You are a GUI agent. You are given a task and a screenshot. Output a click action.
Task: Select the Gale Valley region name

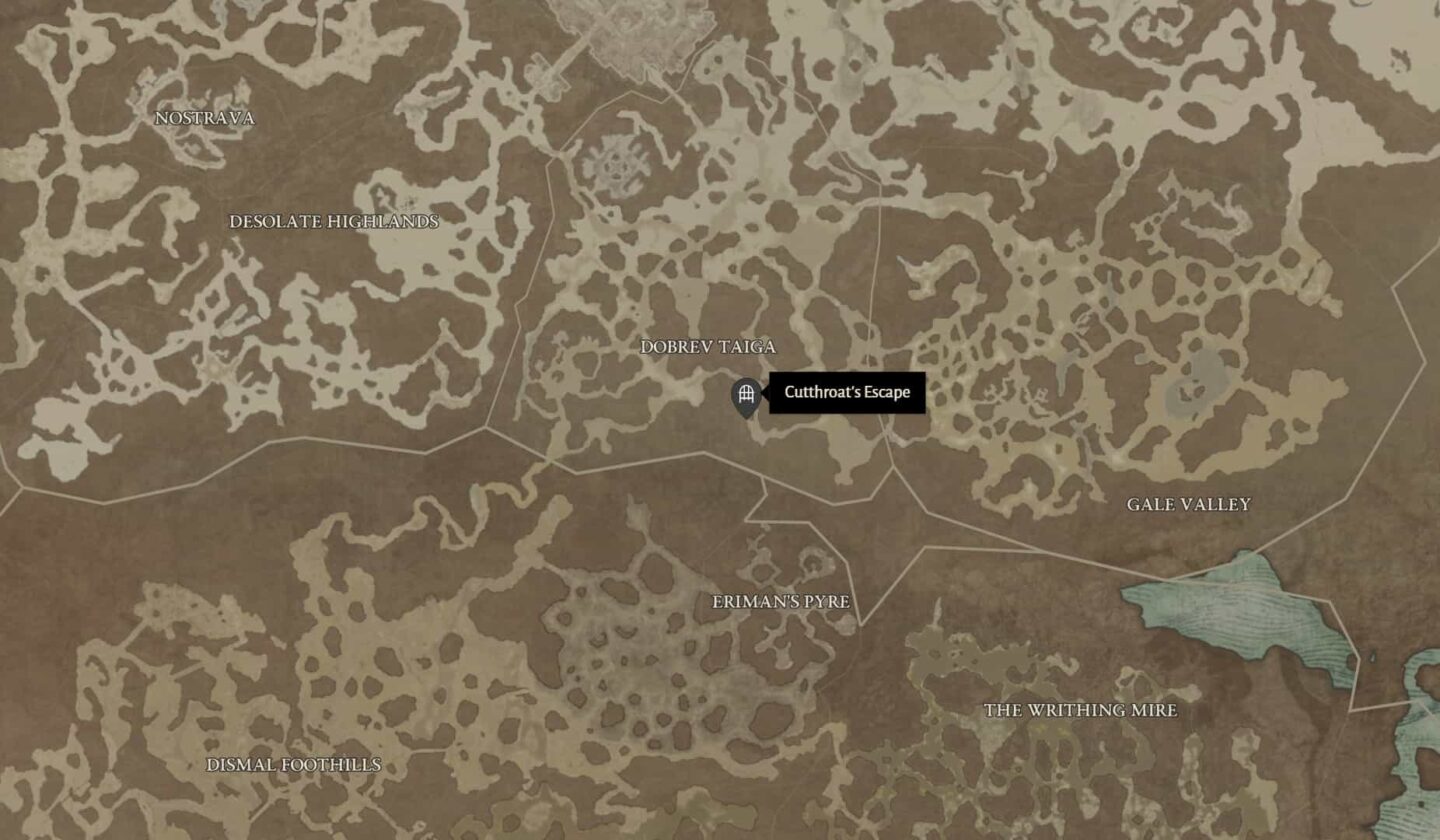pos(1190,506)
